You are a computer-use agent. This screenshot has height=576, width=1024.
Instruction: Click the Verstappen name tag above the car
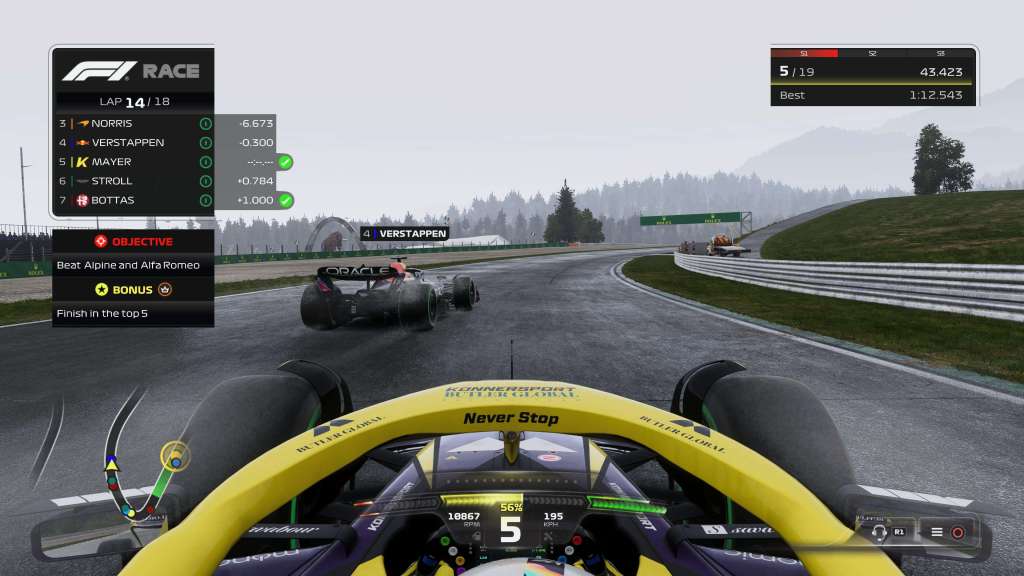click(x=405, y=233)
